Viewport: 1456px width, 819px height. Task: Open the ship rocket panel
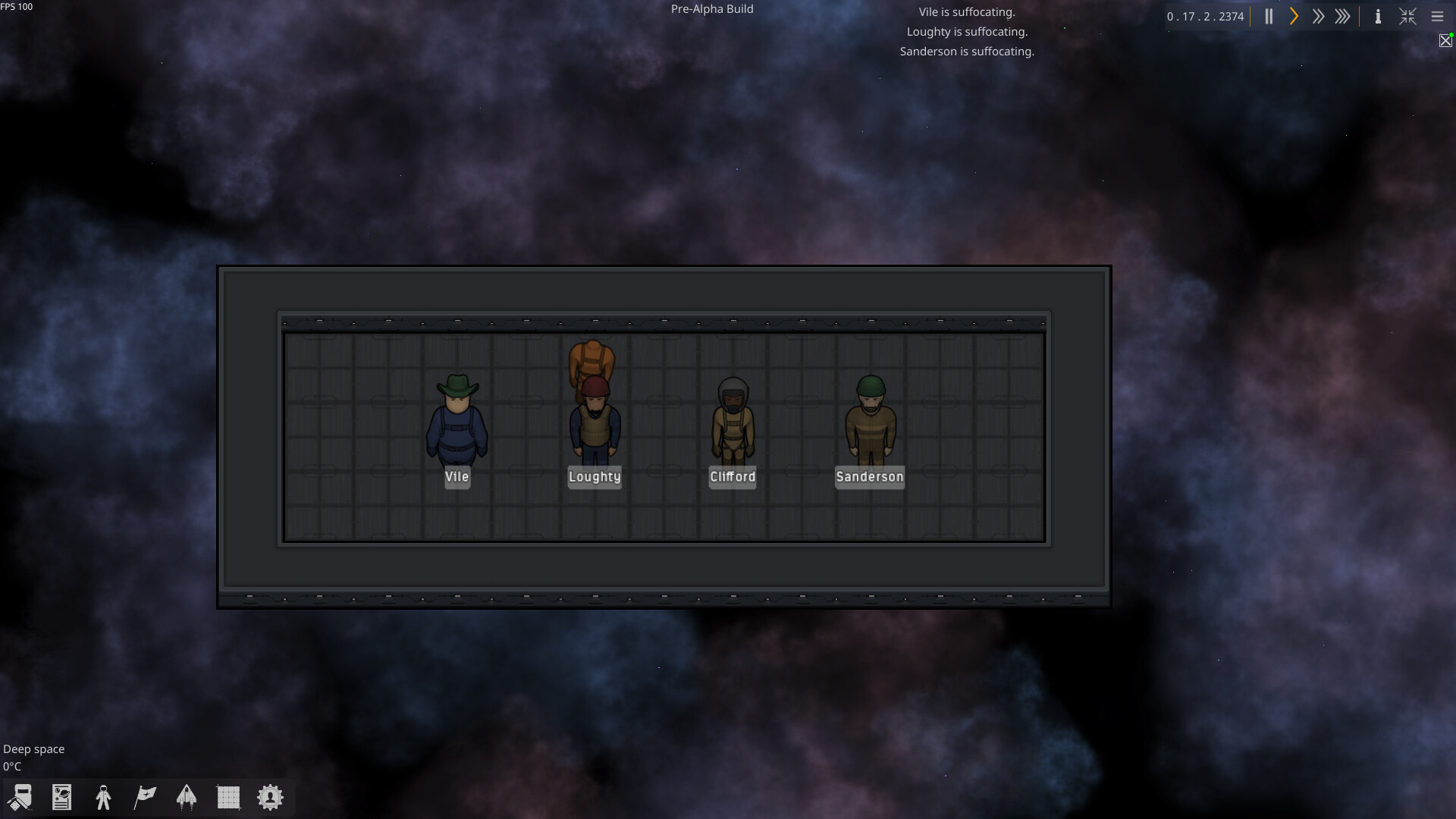(187, 797)
